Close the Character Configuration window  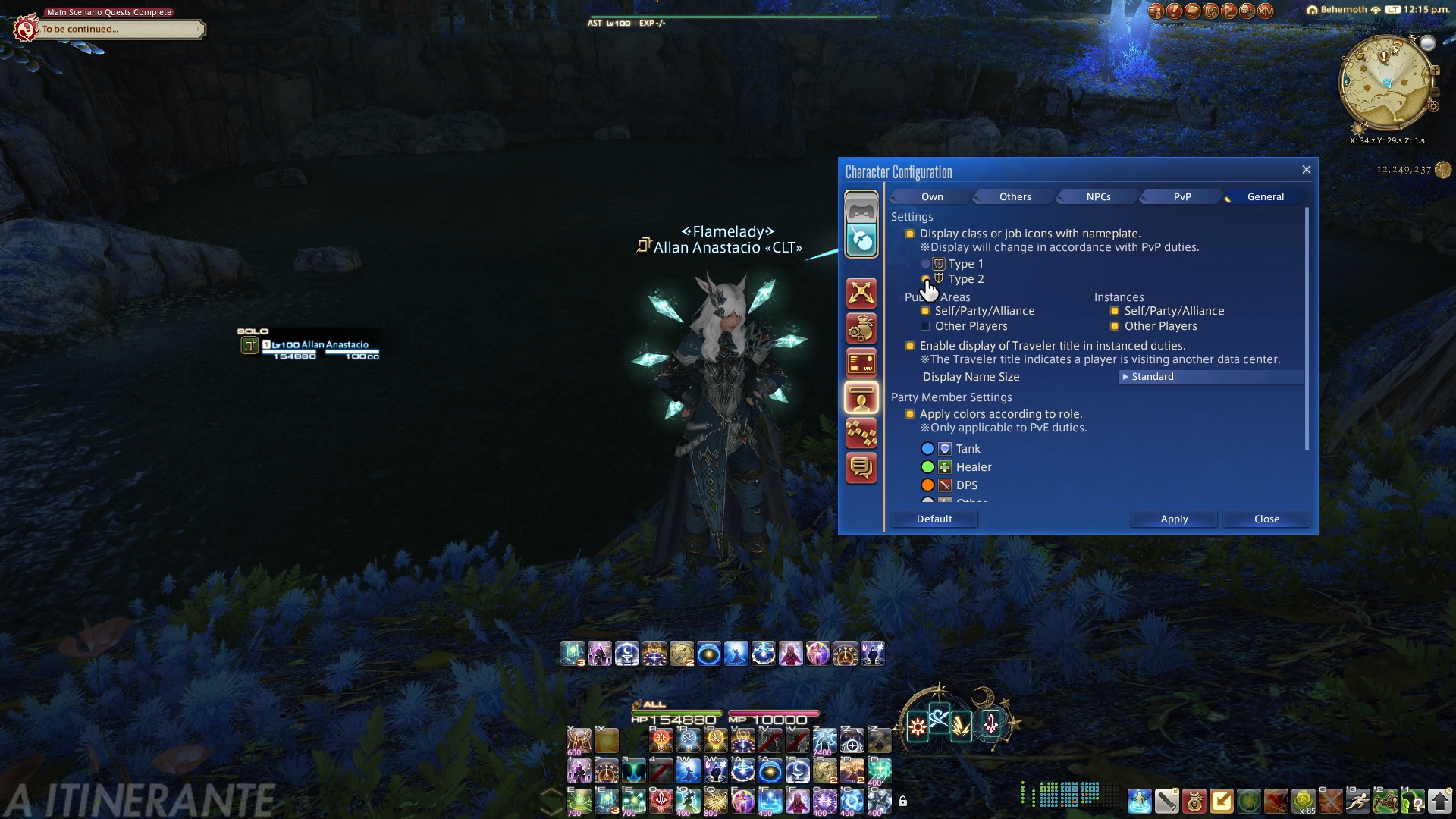(1306, 170)
